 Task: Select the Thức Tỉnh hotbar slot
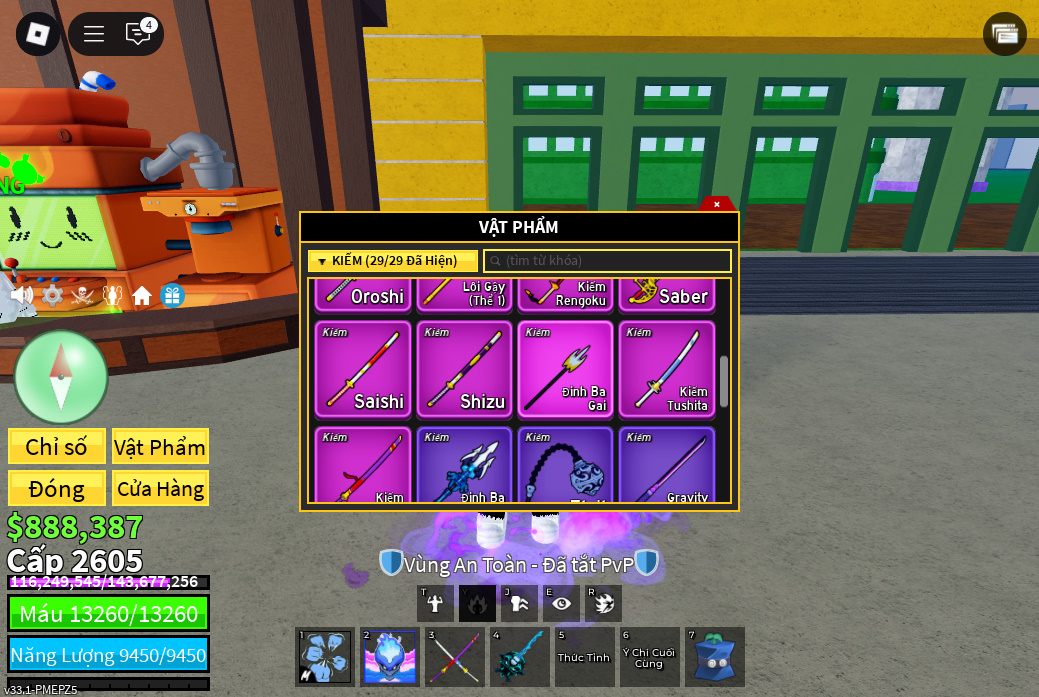[584, 657]
